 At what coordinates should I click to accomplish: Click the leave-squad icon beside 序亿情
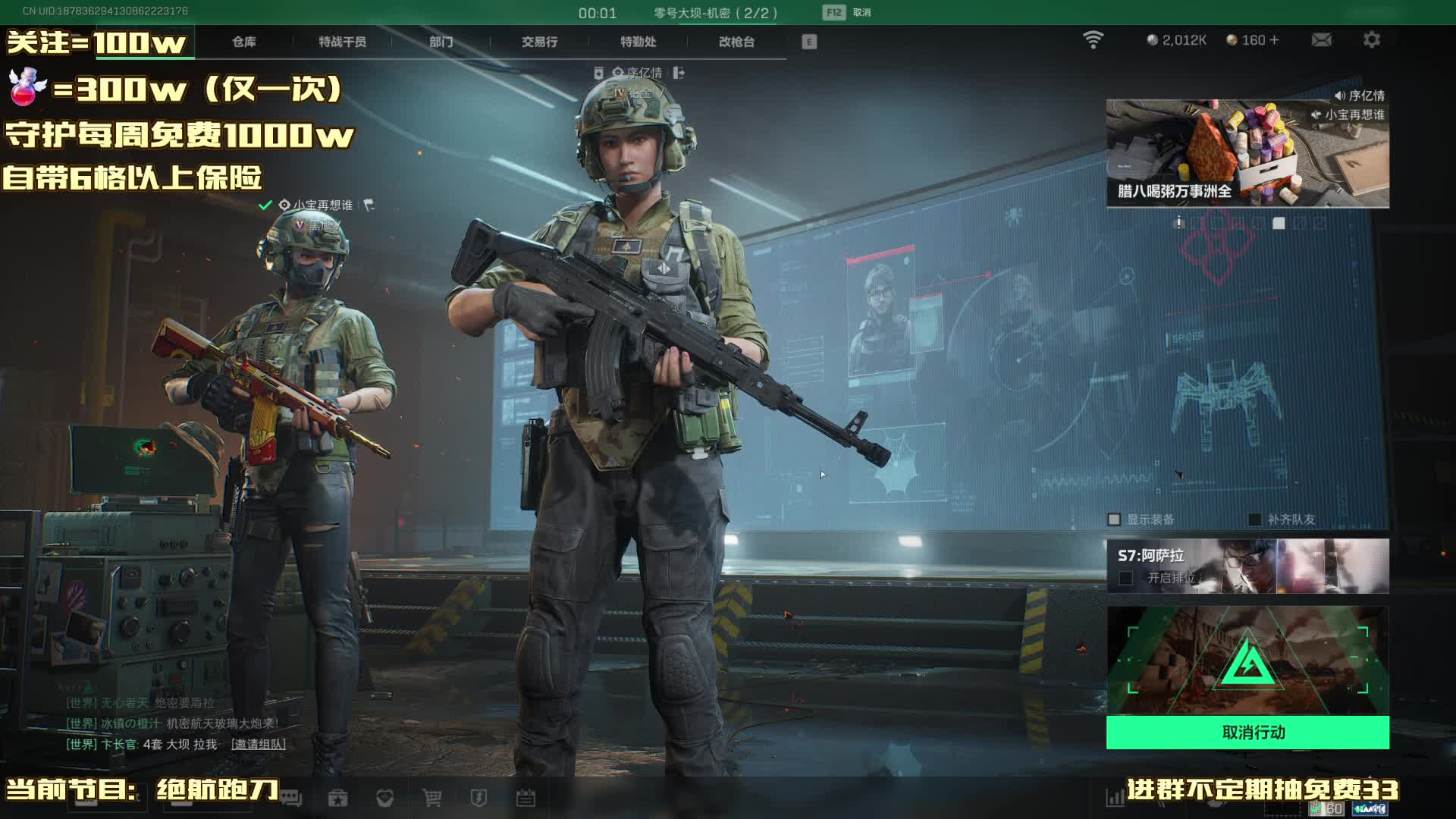click(679, 73)
